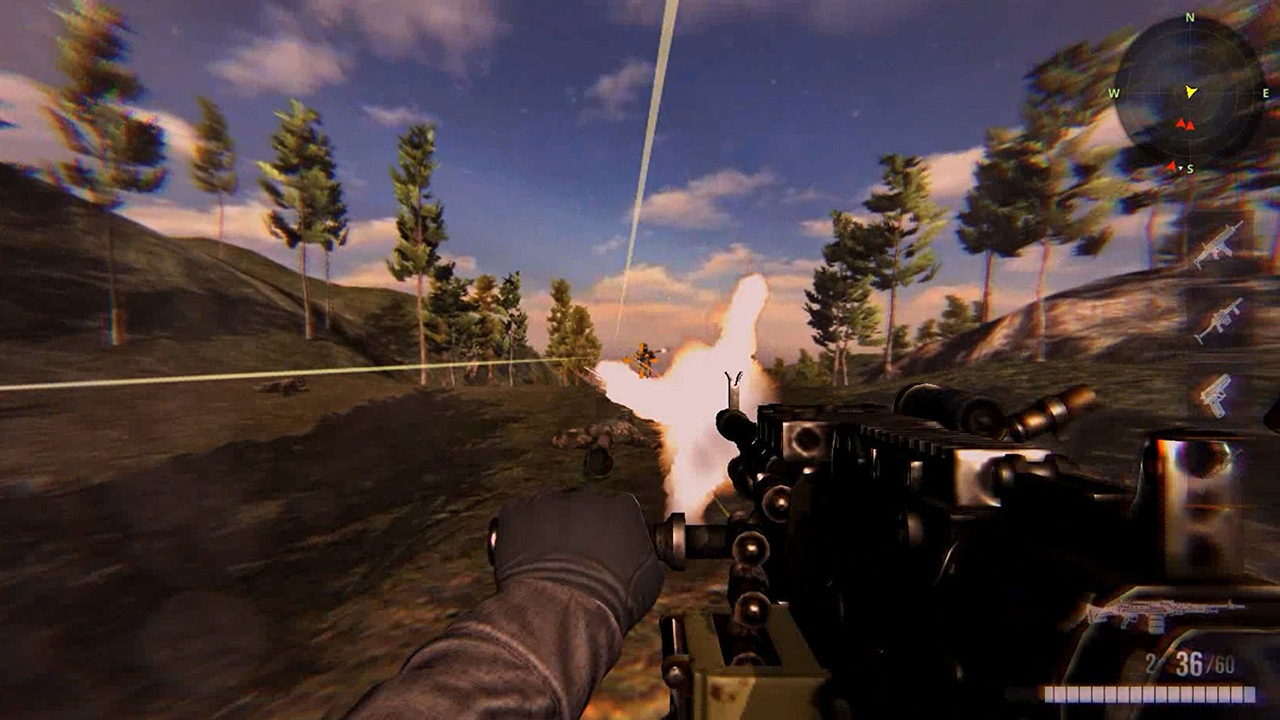Click the North label on compass

click(x=1189, y=17)
